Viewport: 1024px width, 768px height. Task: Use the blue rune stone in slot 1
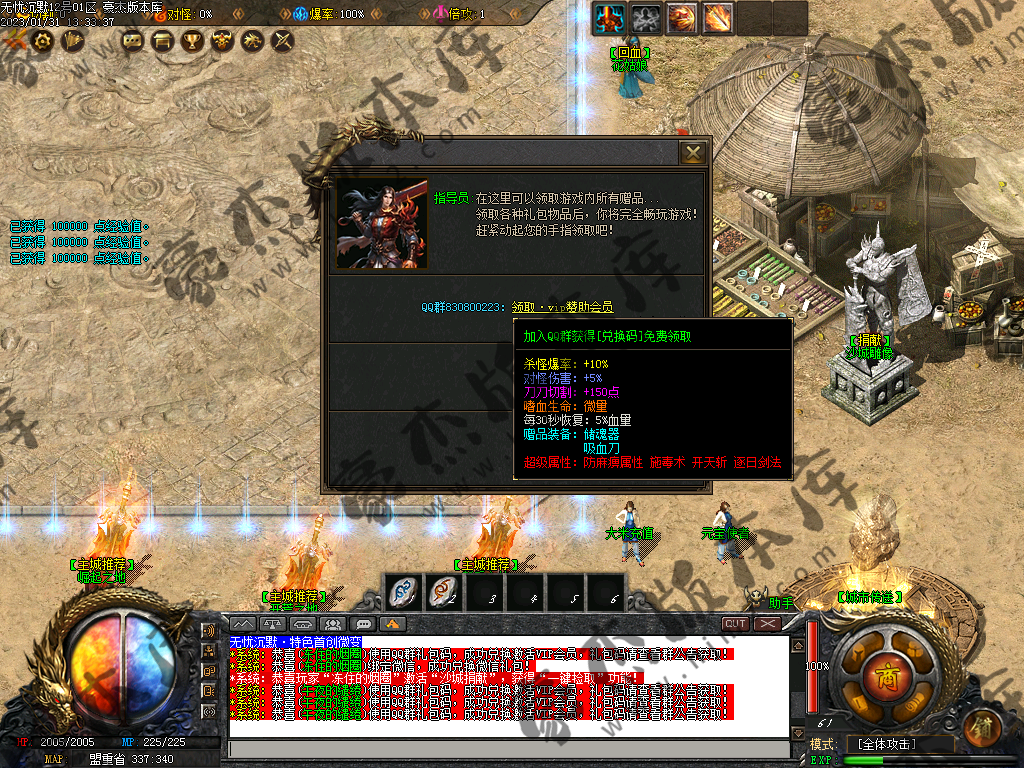(401, 592)
